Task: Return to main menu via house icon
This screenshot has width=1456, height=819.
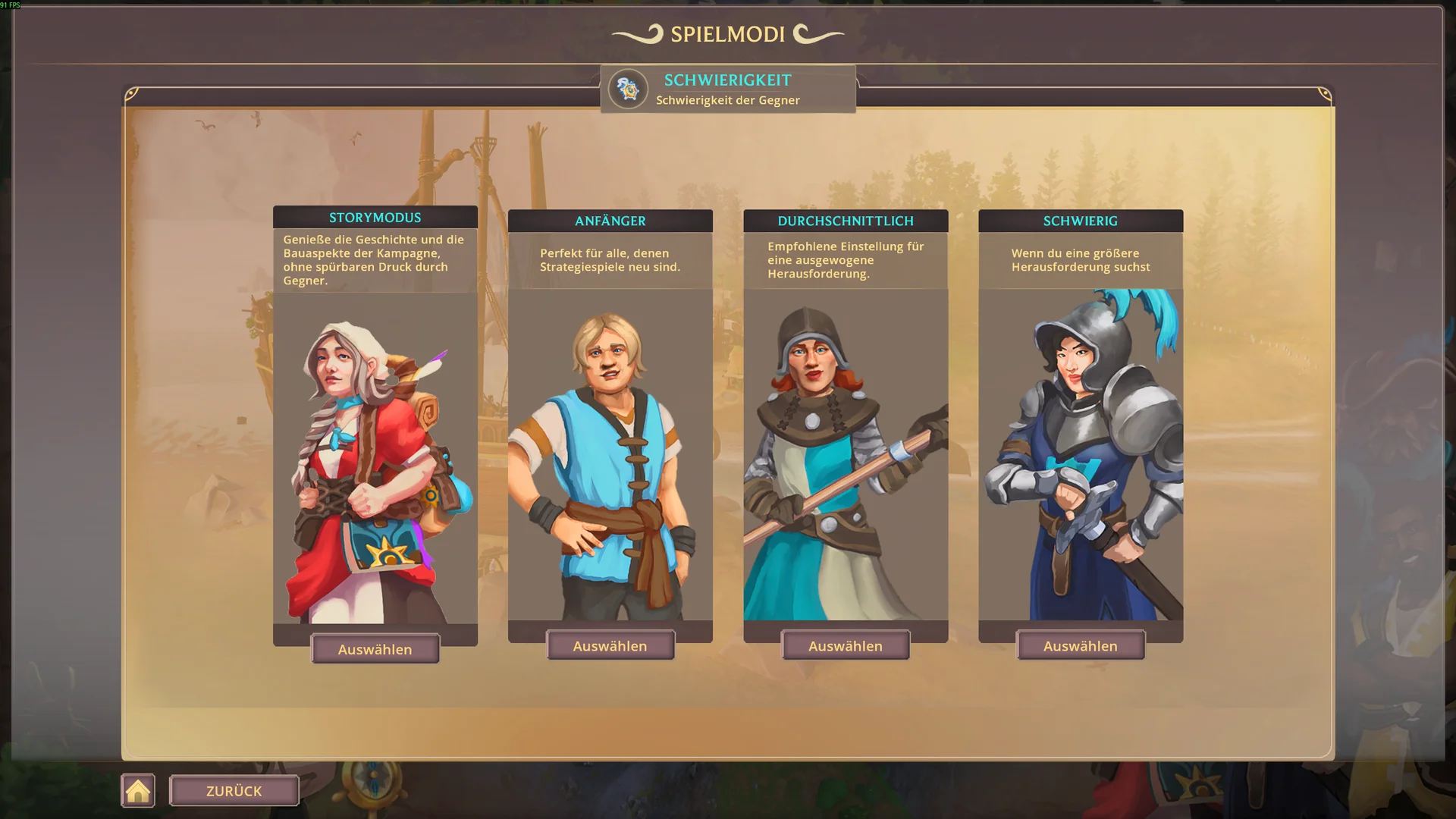Action: click(x=138, y=791)
